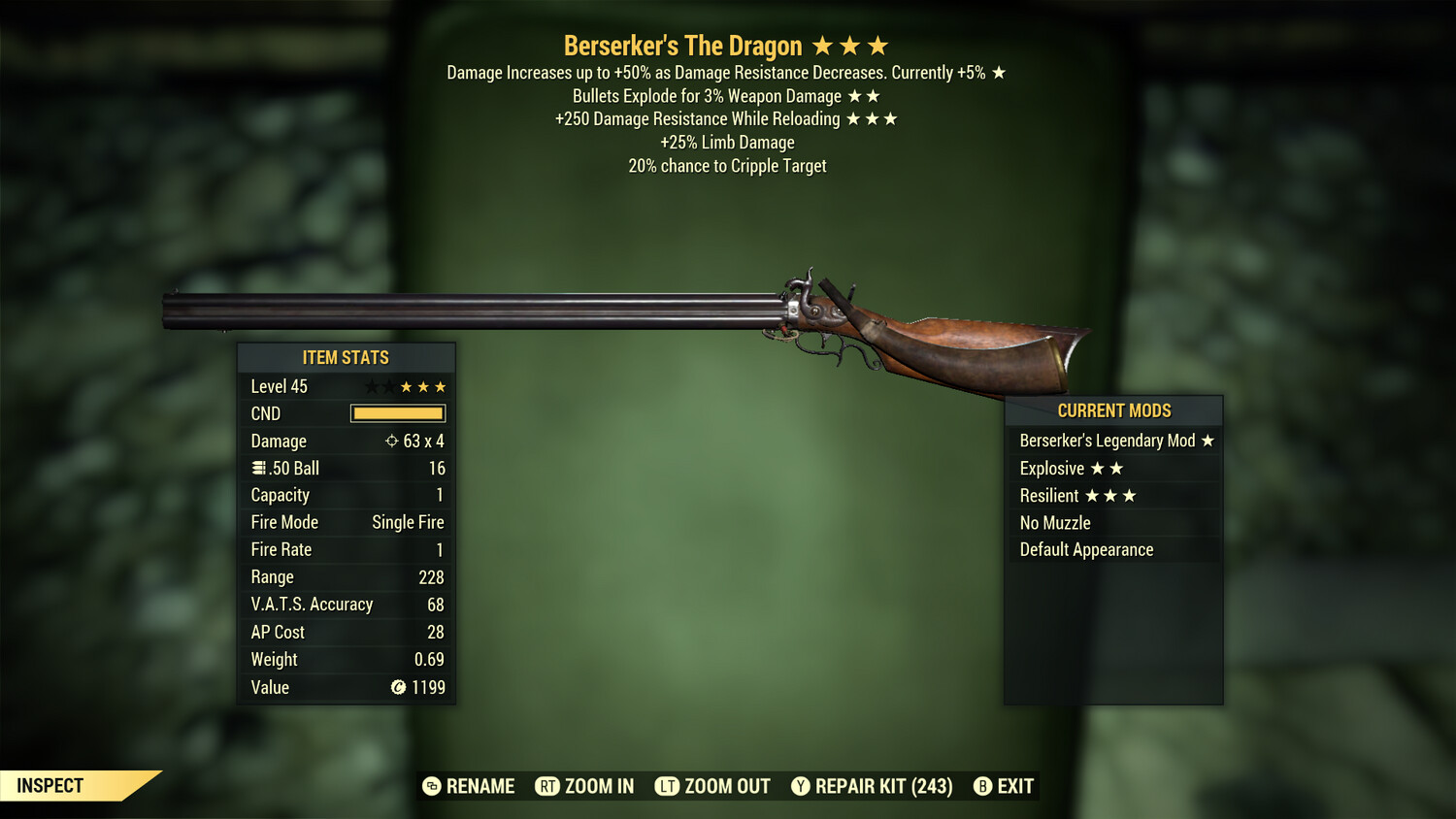Click the caps currency icon next to Value
This screenshot has height=819, width=1456.
point(399,687)
